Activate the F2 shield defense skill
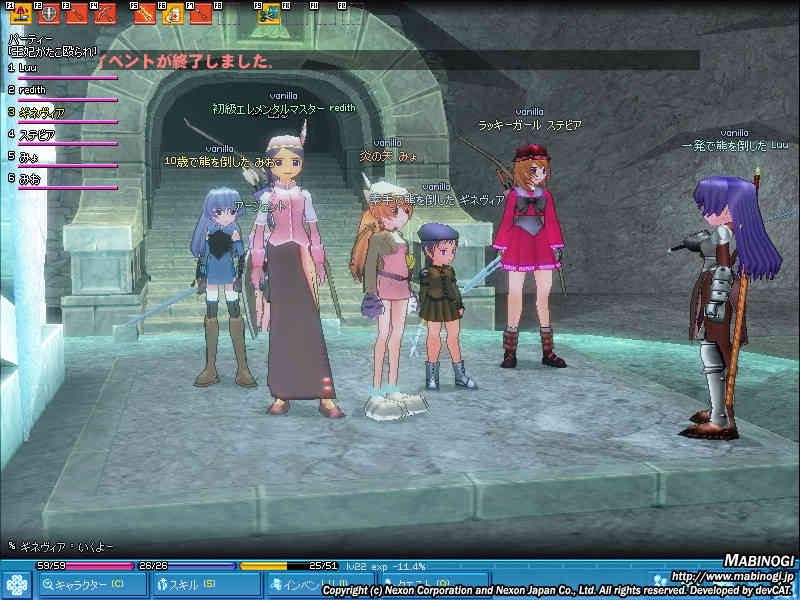 49,16
